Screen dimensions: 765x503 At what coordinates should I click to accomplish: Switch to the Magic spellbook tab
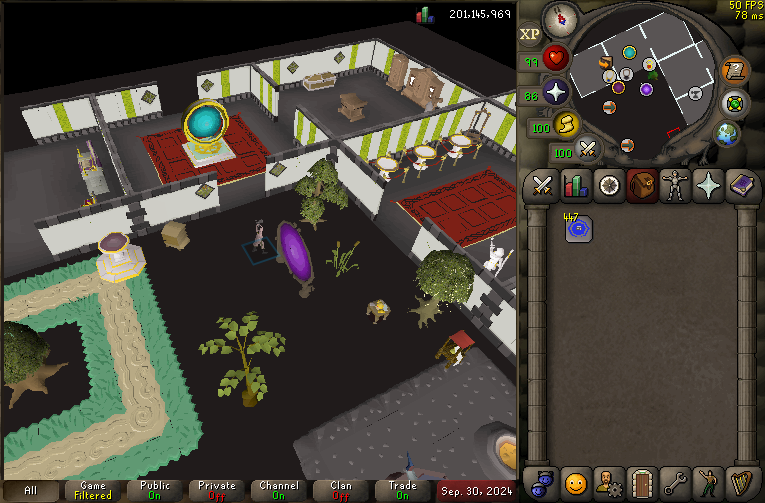[740, 185]
